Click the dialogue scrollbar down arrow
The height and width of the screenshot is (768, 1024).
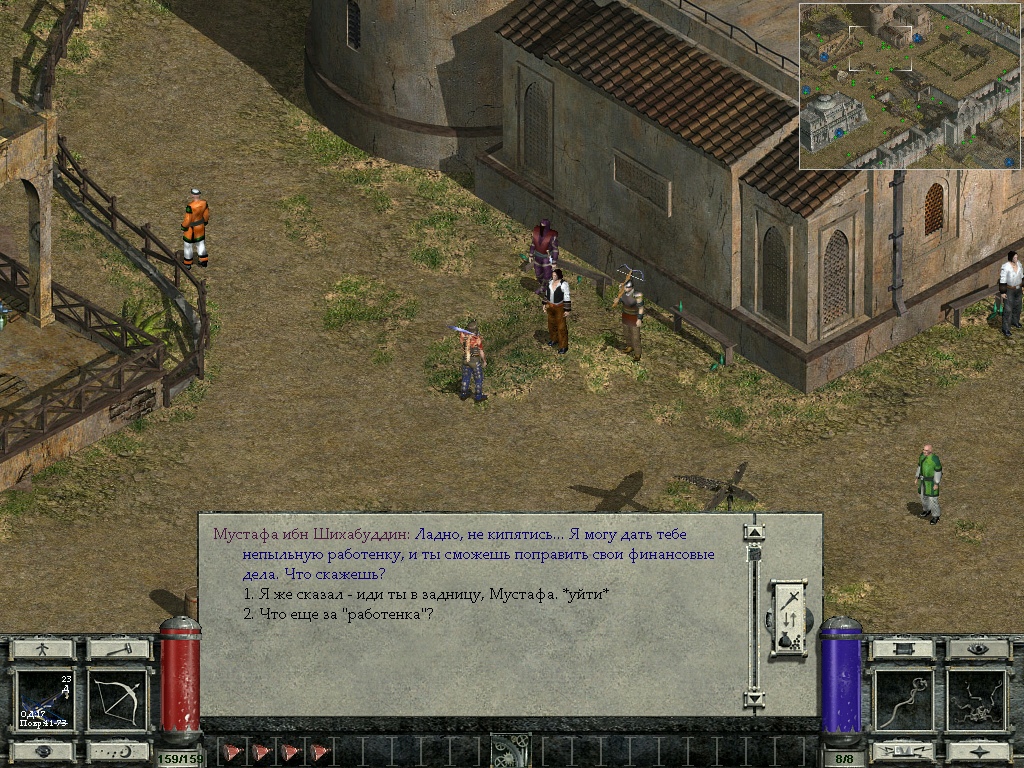click(754, 698)
